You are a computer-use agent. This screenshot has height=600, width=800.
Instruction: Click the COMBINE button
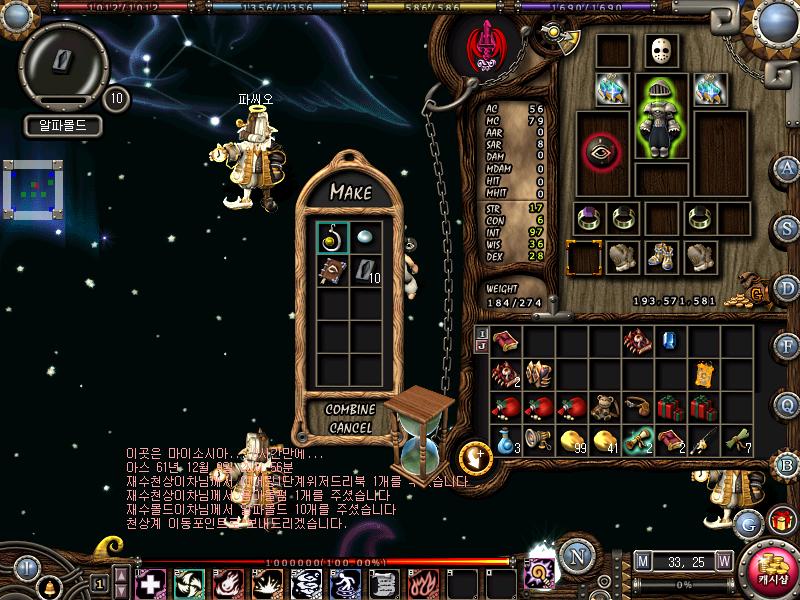(x=350, y=410)
